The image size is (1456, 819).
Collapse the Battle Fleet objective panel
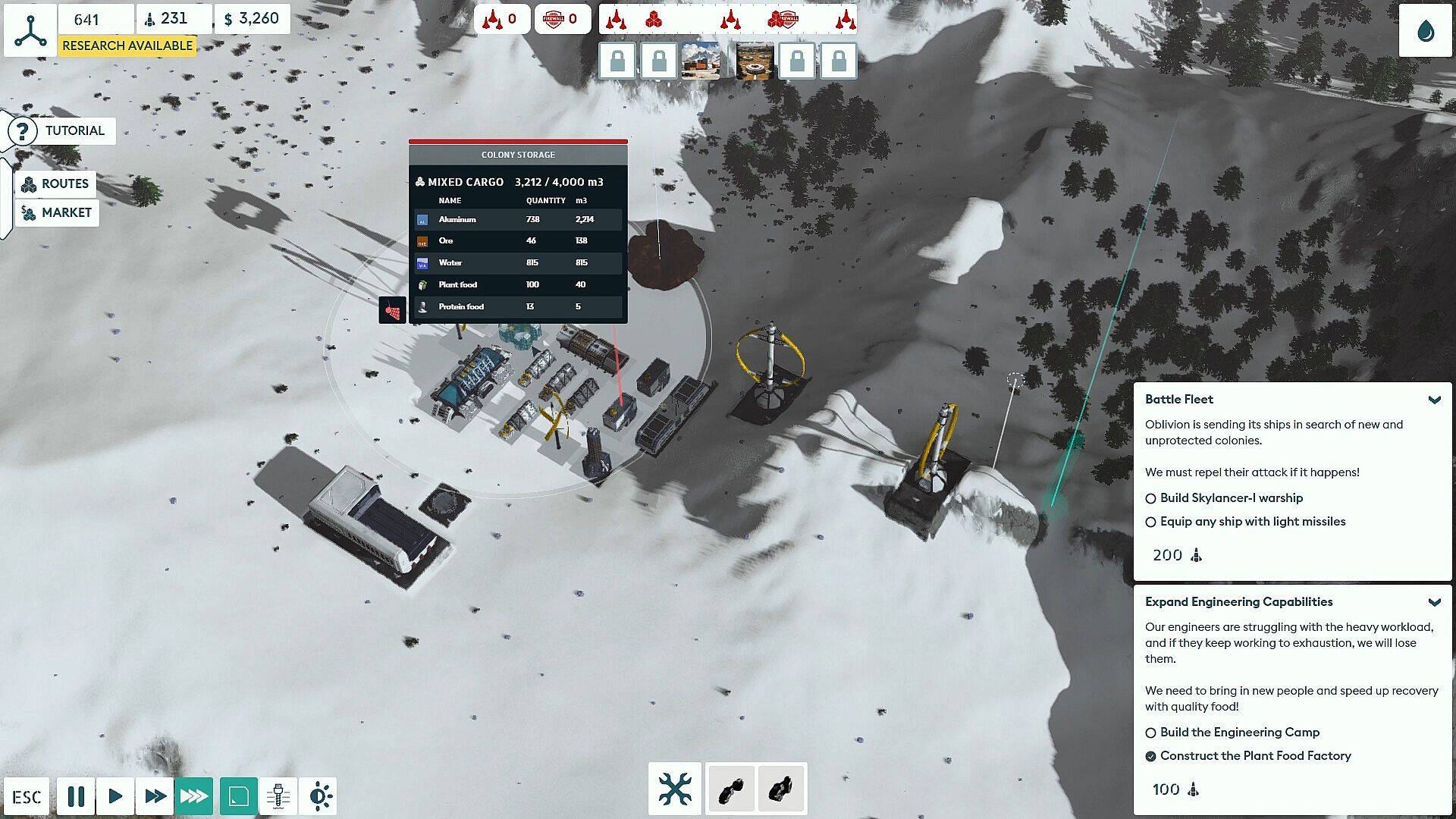(x=1434, y=400)
